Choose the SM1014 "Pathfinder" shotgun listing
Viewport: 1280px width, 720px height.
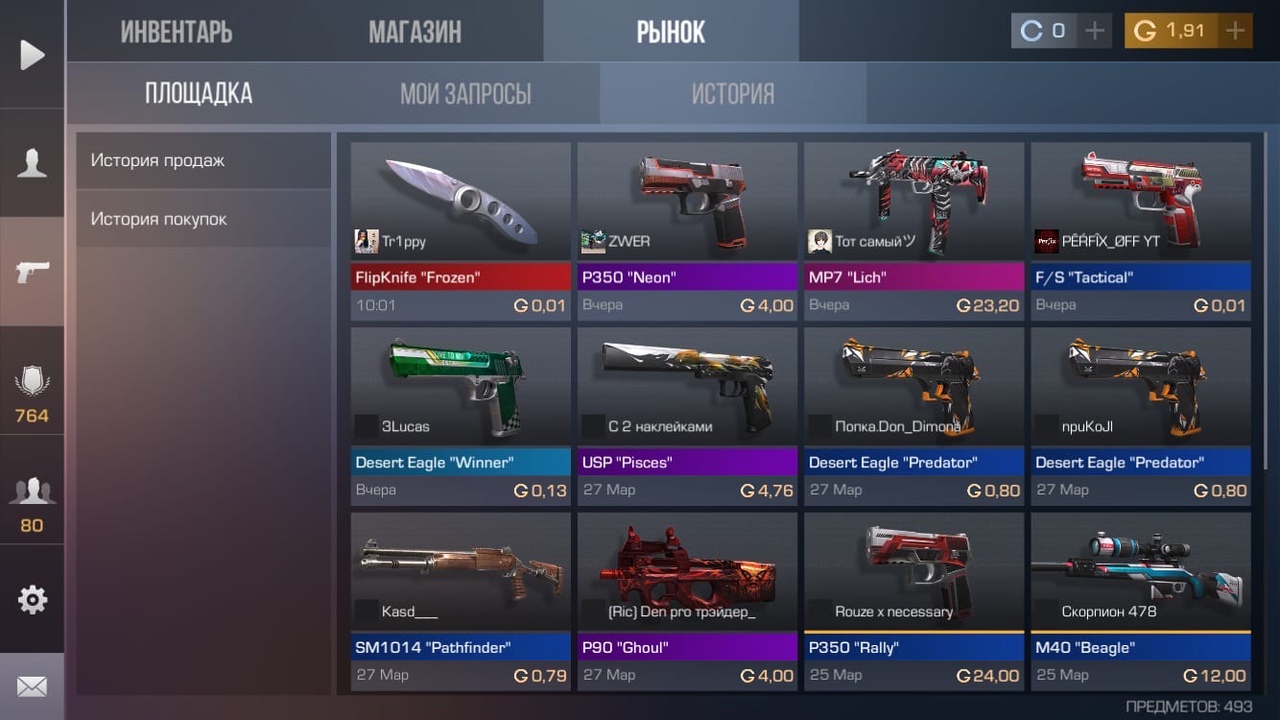click(x=460, y=600)
